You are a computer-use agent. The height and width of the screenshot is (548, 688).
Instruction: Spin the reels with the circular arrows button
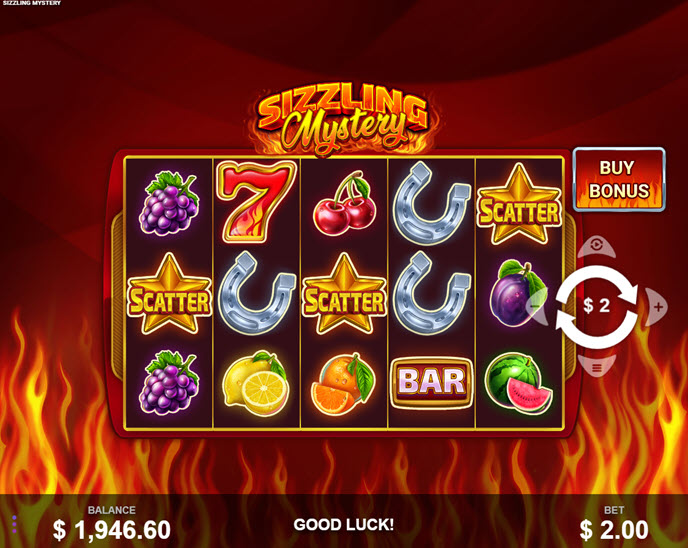pos(597,306)
